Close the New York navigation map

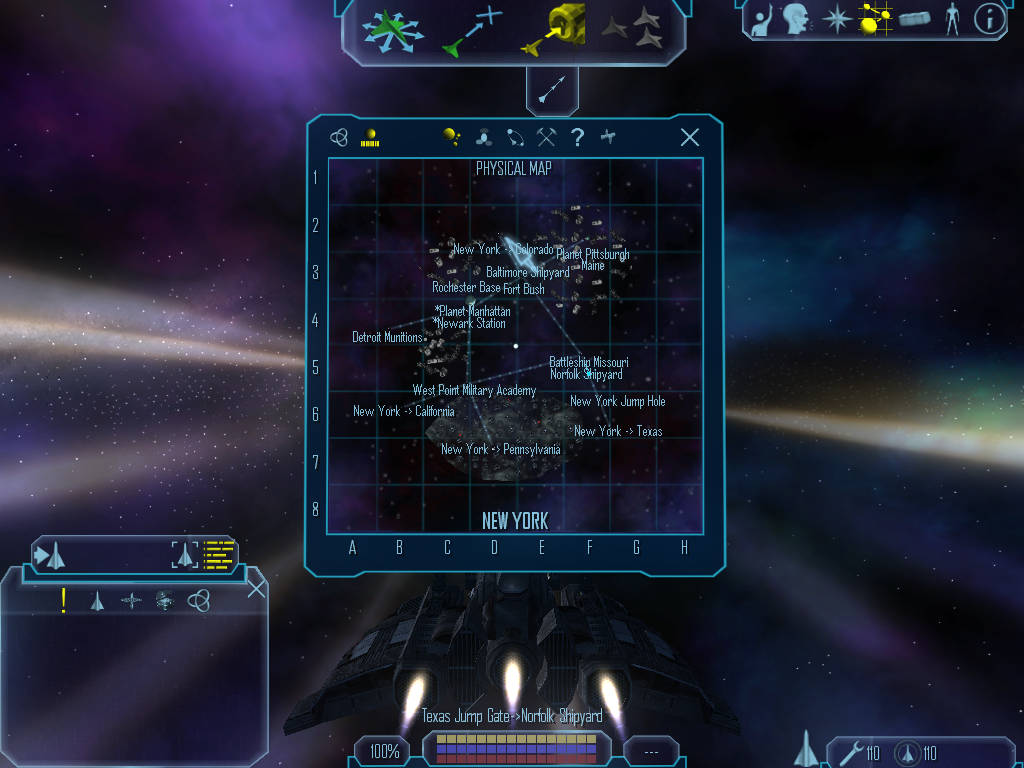pos(689,138)
